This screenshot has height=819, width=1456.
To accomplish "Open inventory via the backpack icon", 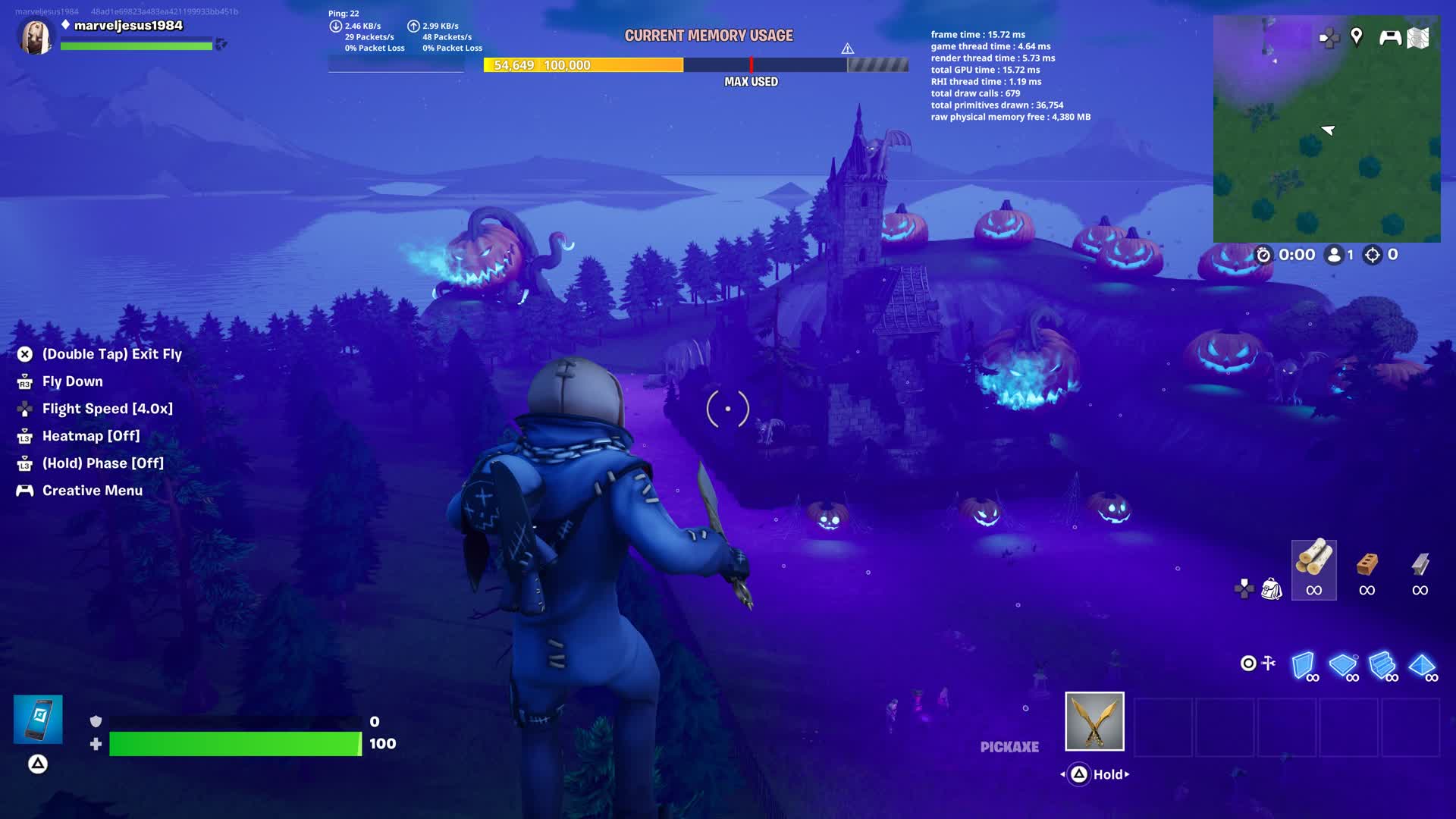I will click(x=1271, y=590).
